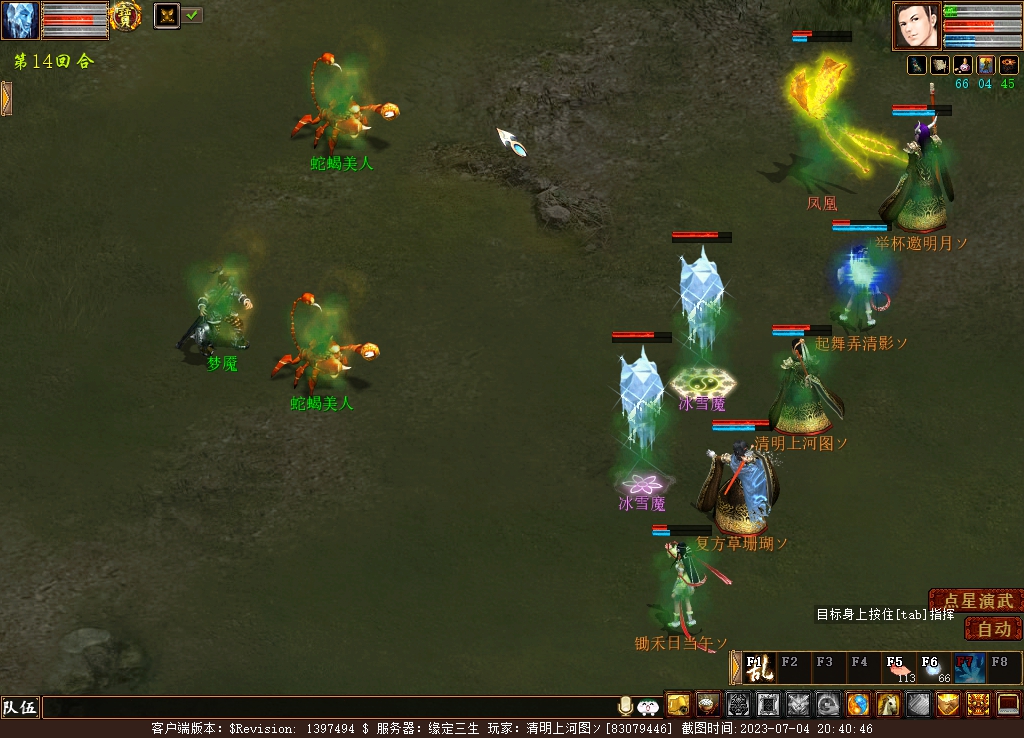This screenshot has height=738, width=1024.
Task: Click the chat text input box
Action: 330,708
